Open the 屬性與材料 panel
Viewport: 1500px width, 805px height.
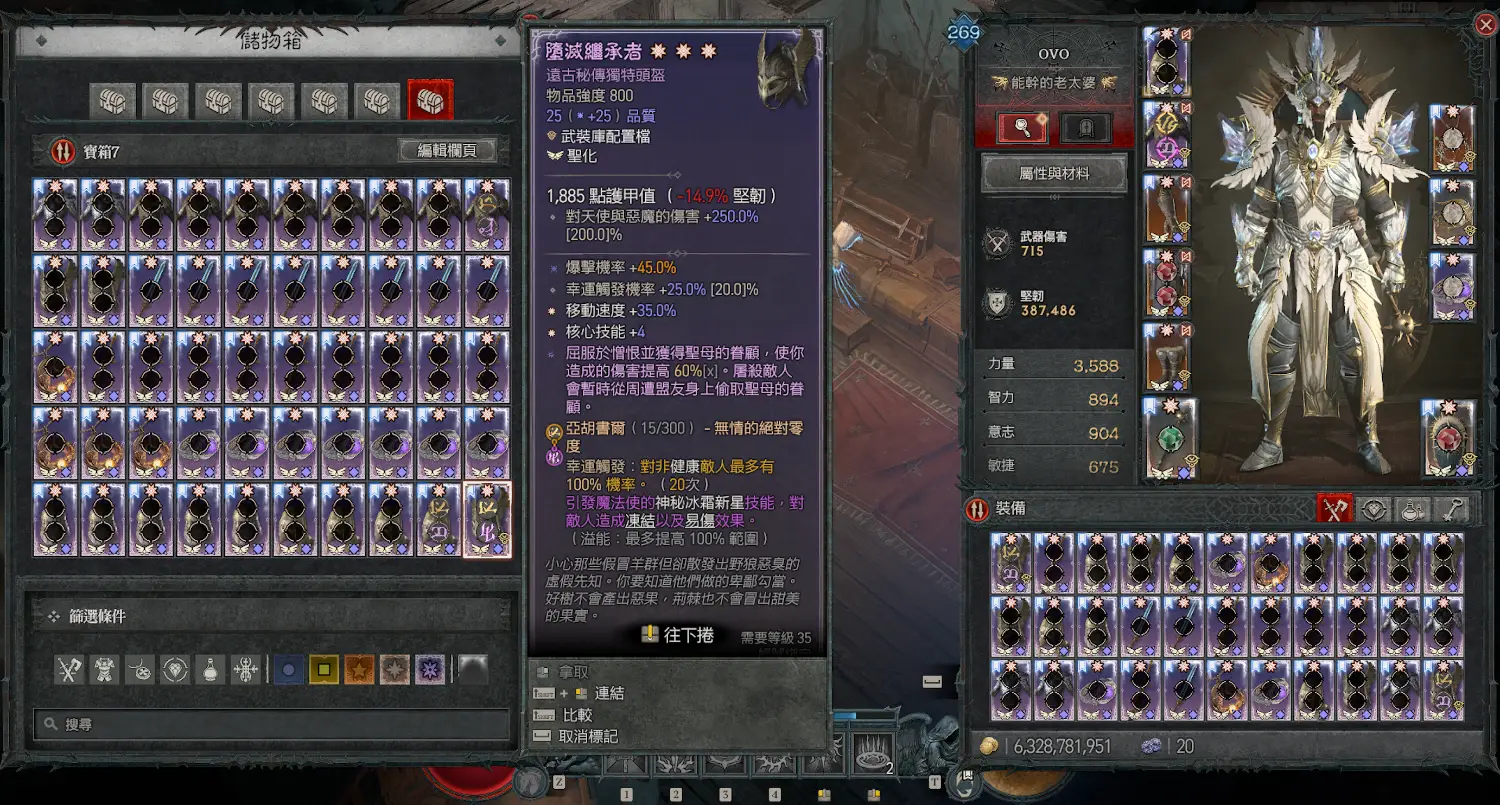1054,173
